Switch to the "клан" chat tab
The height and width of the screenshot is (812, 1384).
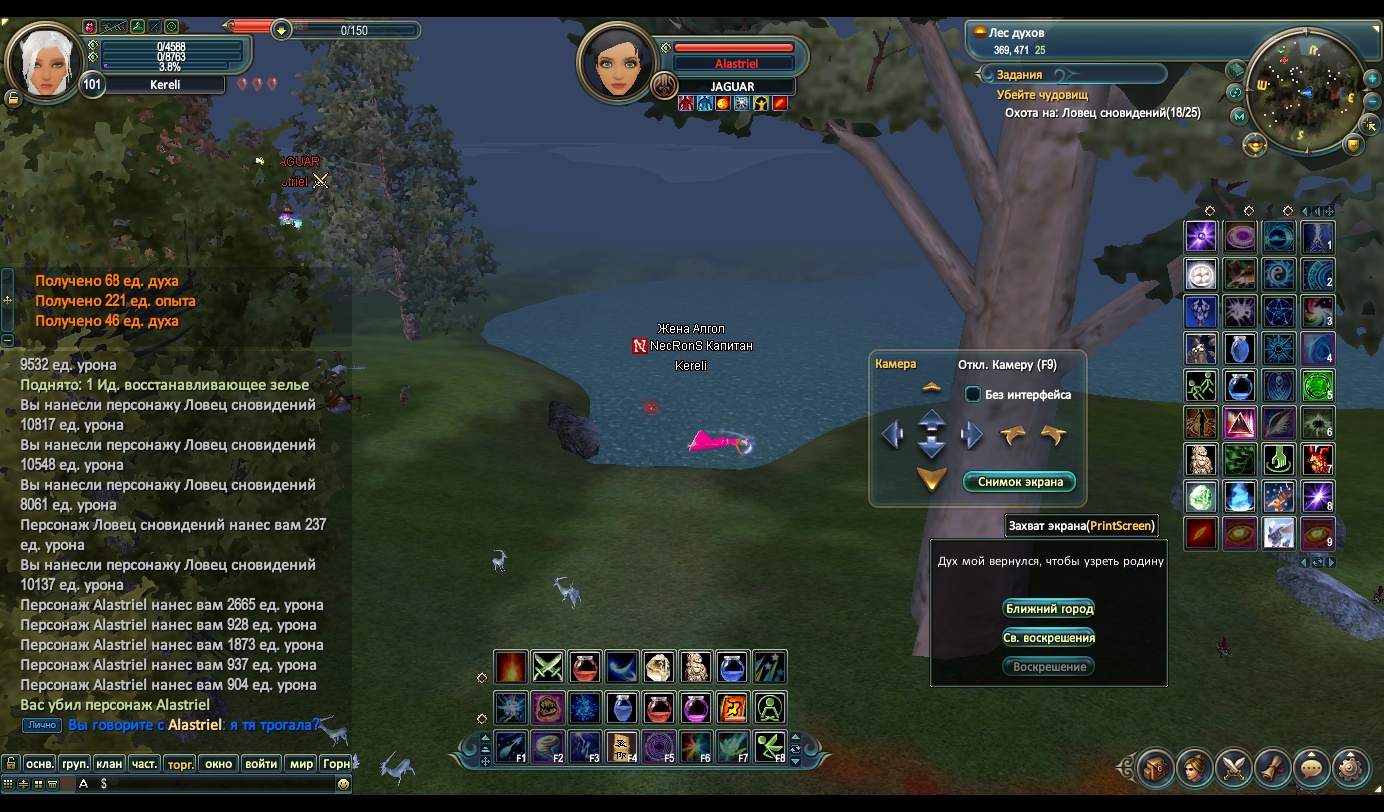tap(109, 763)
